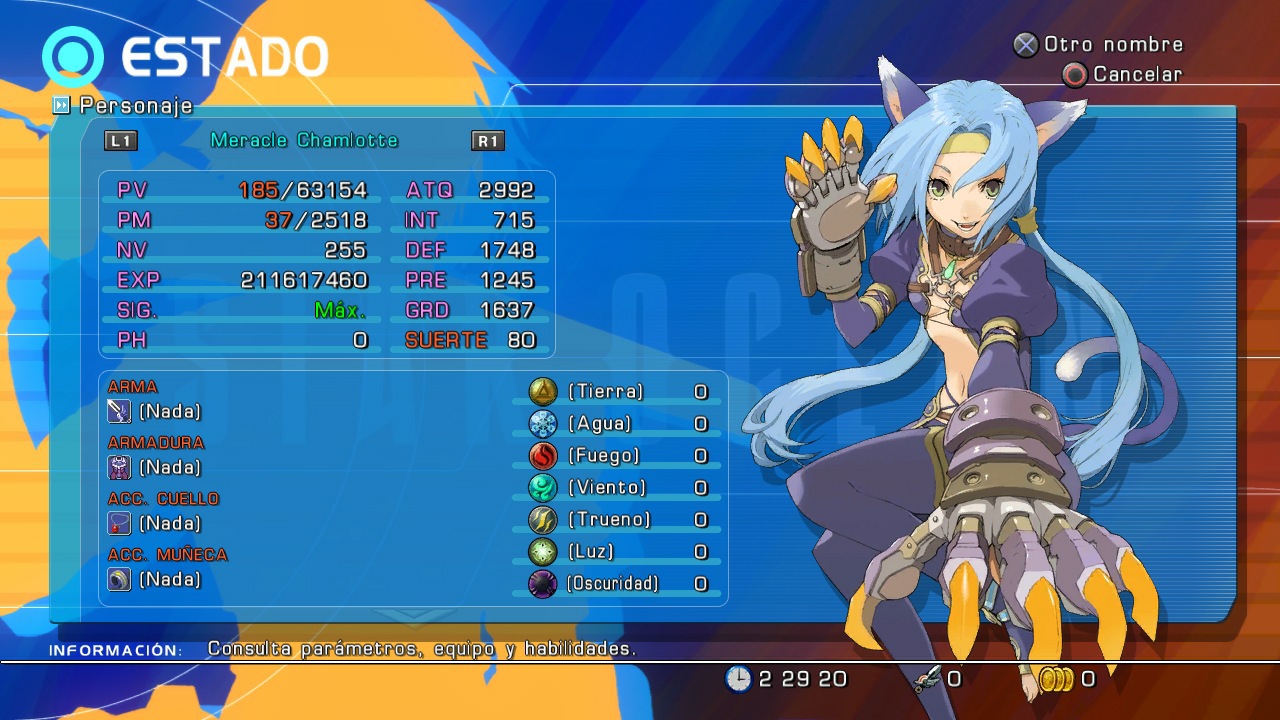The width and height of the screenshot is (1280, 720).
Task: Expand the Personaje section arrow
Action: pos(61,105)
